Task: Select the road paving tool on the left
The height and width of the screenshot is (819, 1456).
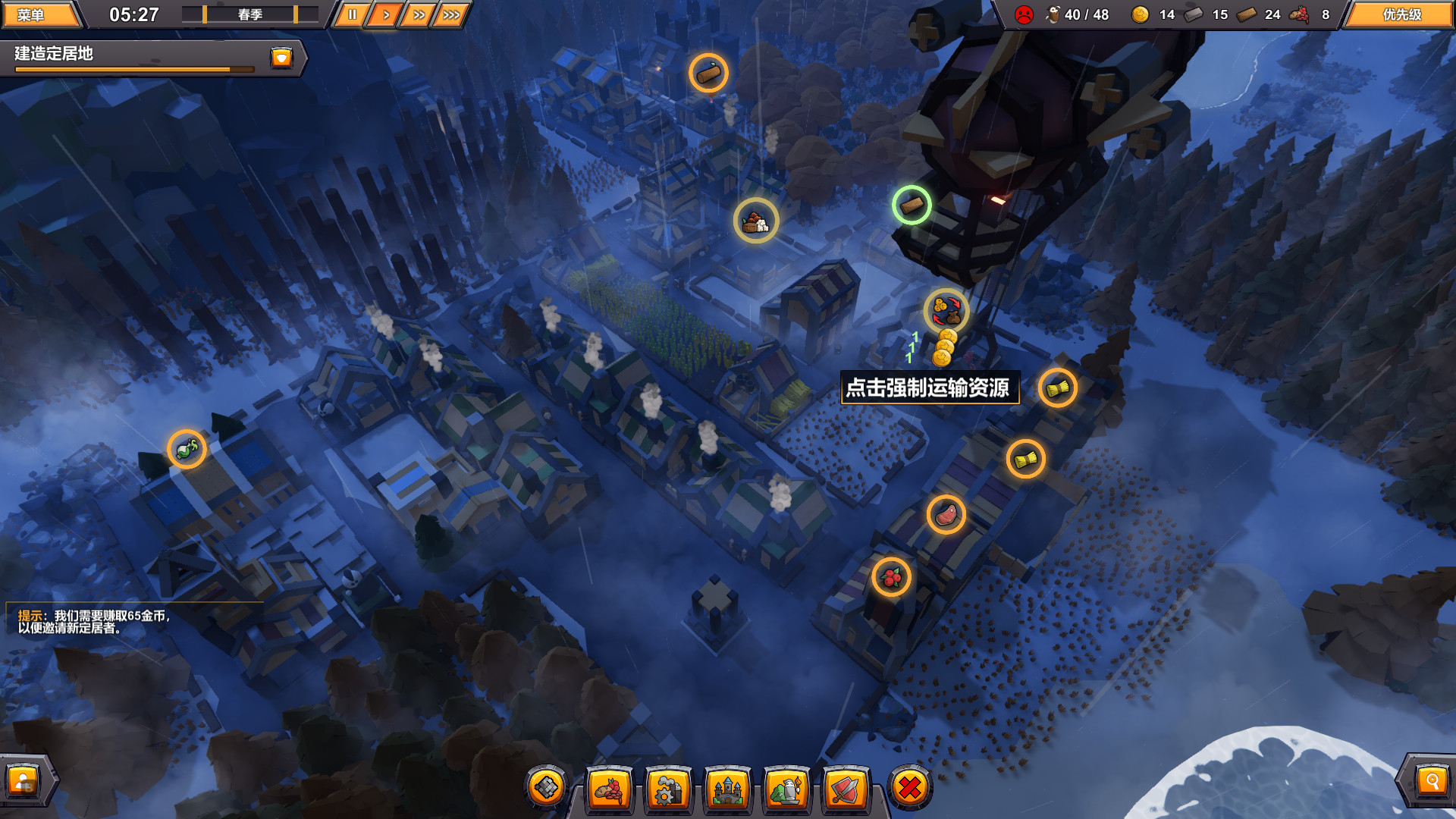Action: 545,787
